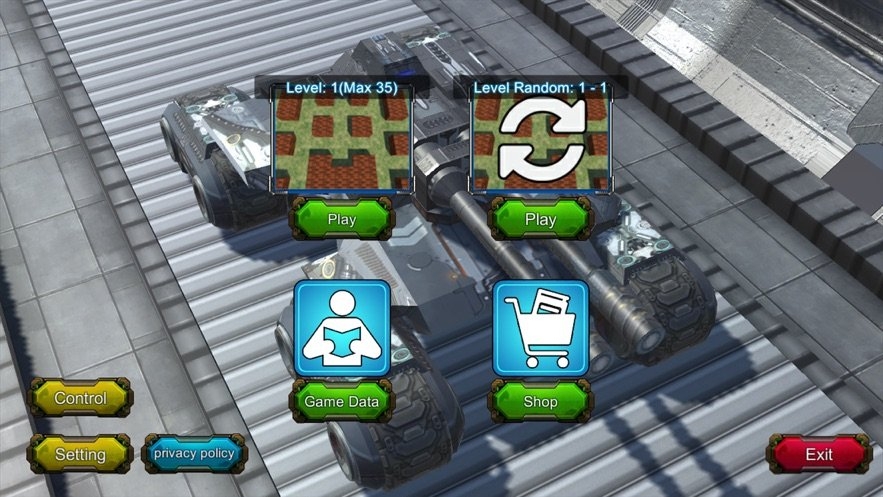Viewport: 883px width, 497px height.
Task: Click the green Game Data button
Action: coord(342,402)
